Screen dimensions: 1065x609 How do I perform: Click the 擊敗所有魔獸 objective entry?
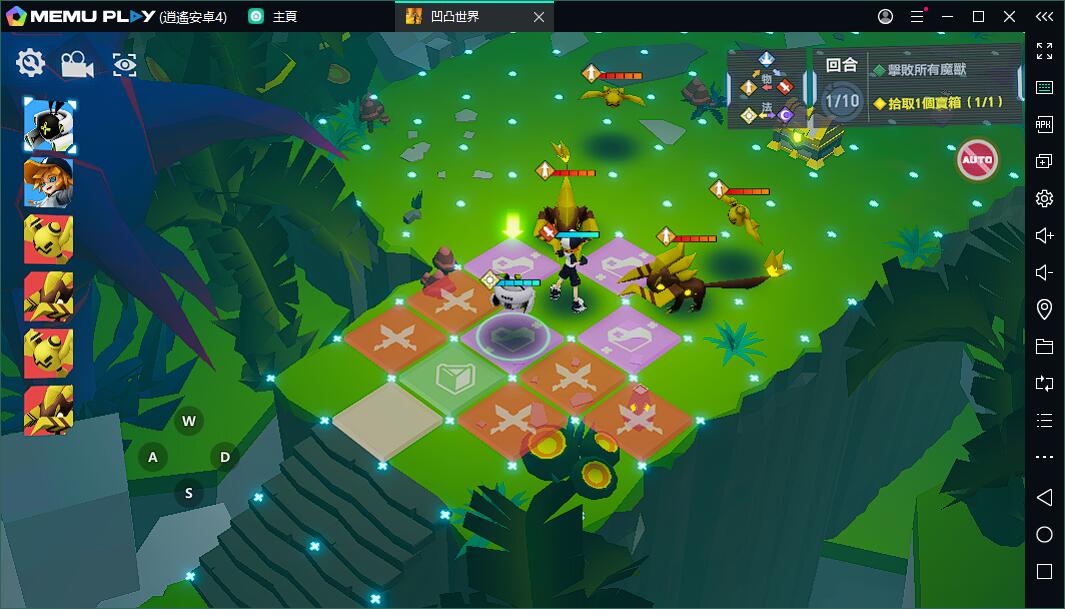920,71
